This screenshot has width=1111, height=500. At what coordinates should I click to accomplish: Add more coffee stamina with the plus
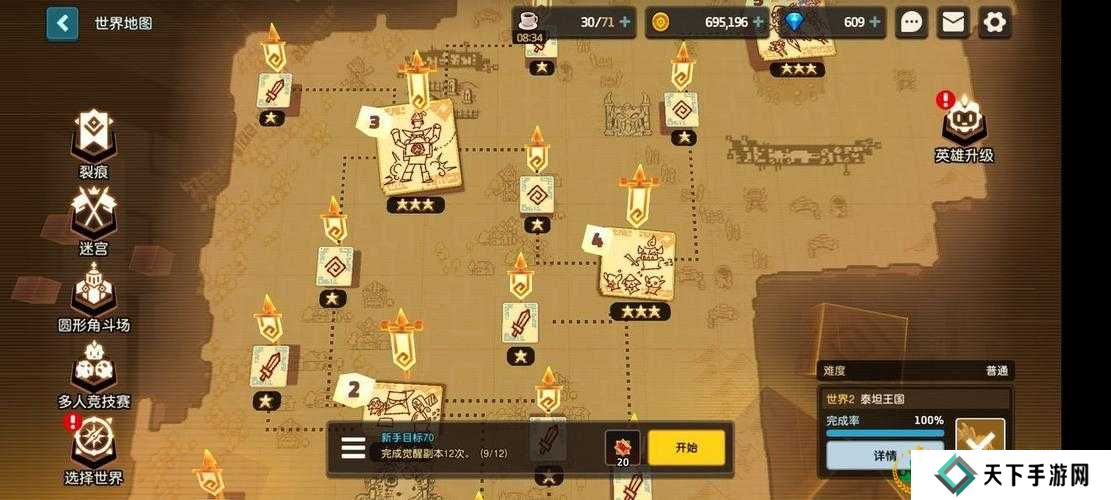click(625, 22)
